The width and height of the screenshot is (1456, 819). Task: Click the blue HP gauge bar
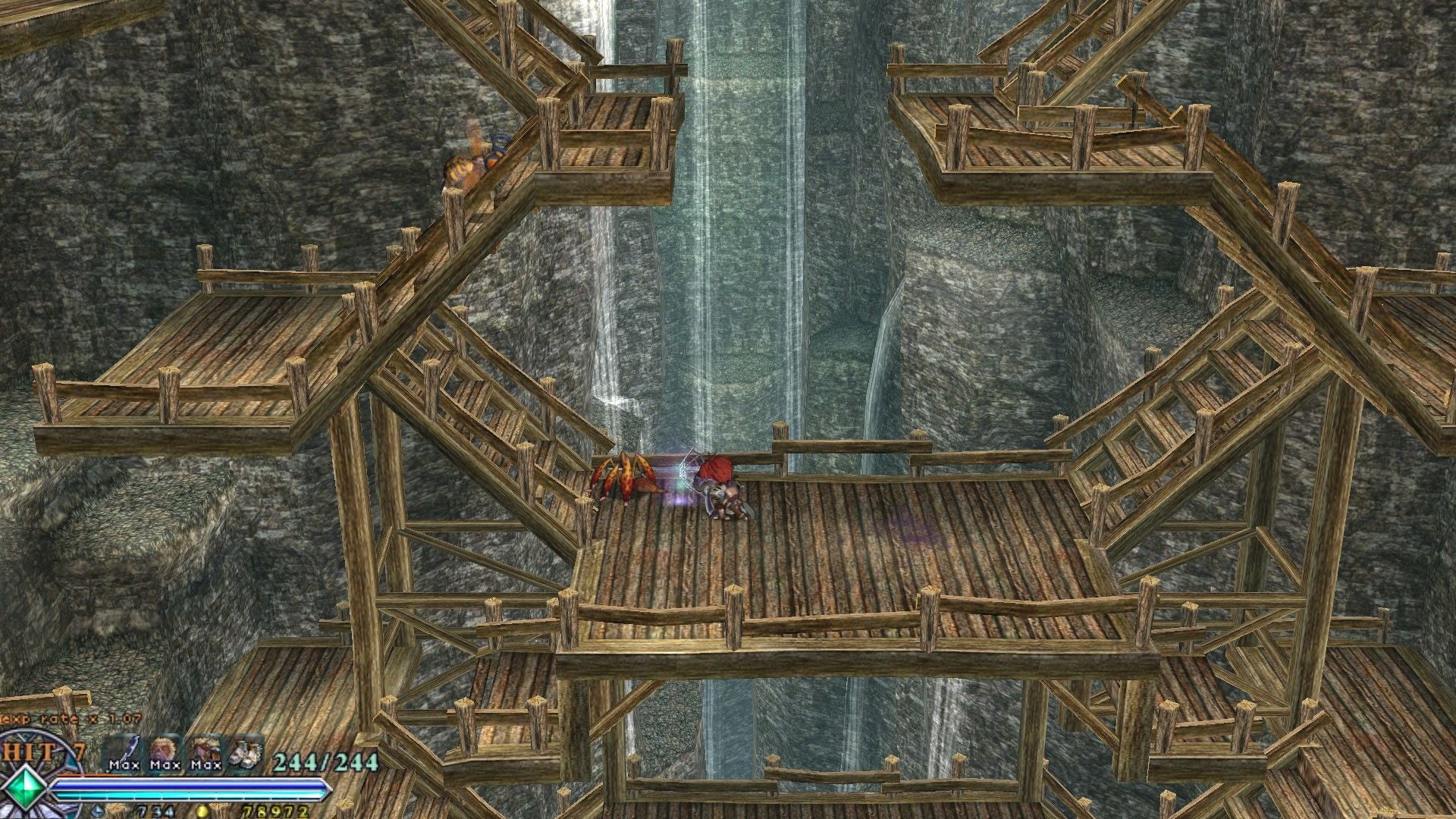point(185,785)
